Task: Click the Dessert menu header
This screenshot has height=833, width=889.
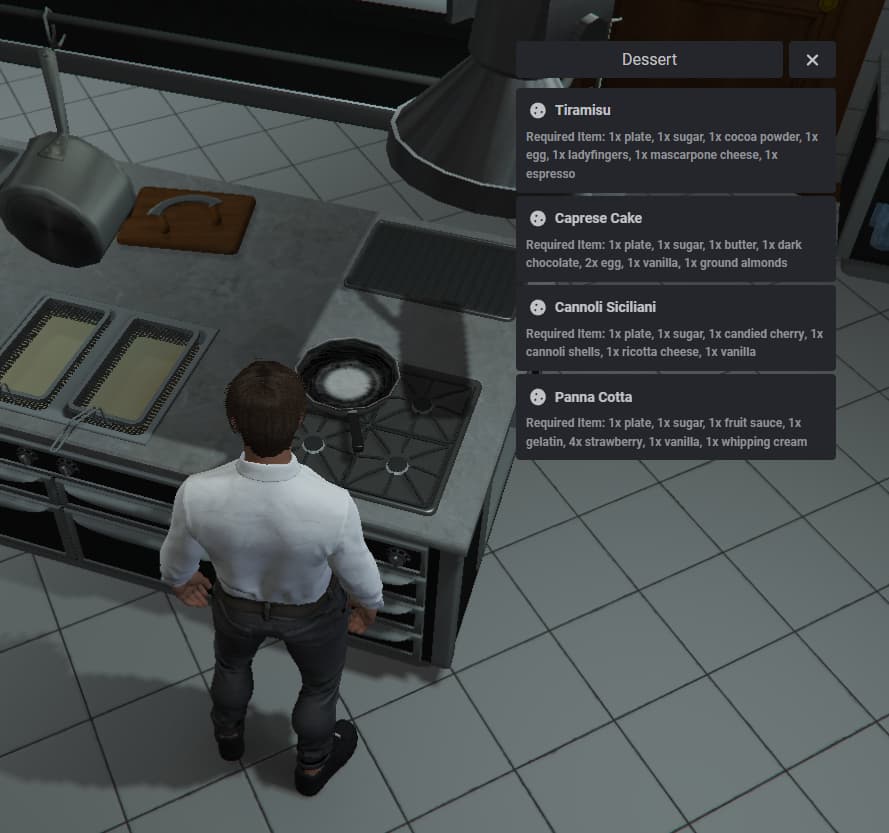Action: (649, 60)
